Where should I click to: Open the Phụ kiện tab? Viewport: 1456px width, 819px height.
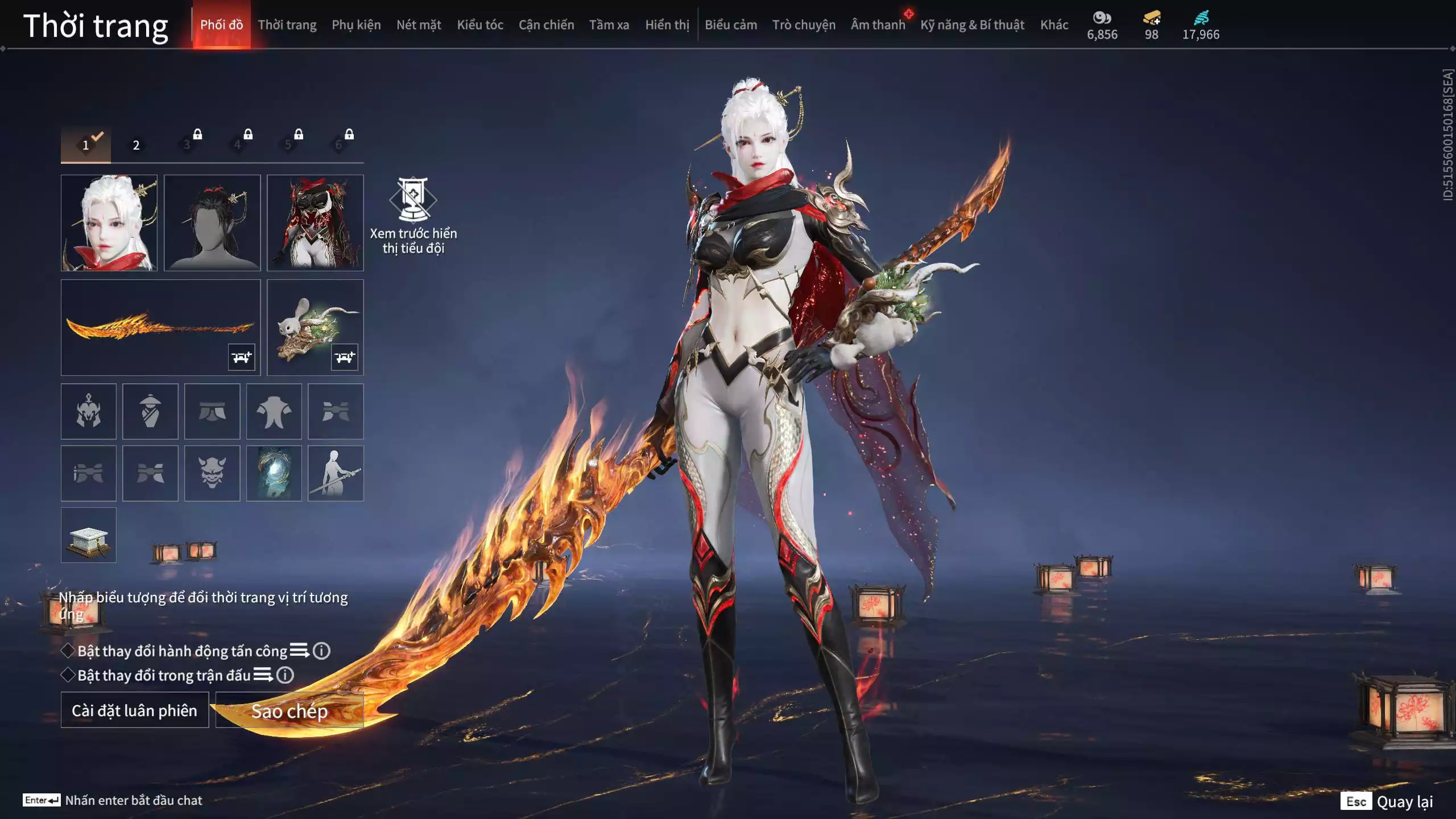click(x=356, y=25)
